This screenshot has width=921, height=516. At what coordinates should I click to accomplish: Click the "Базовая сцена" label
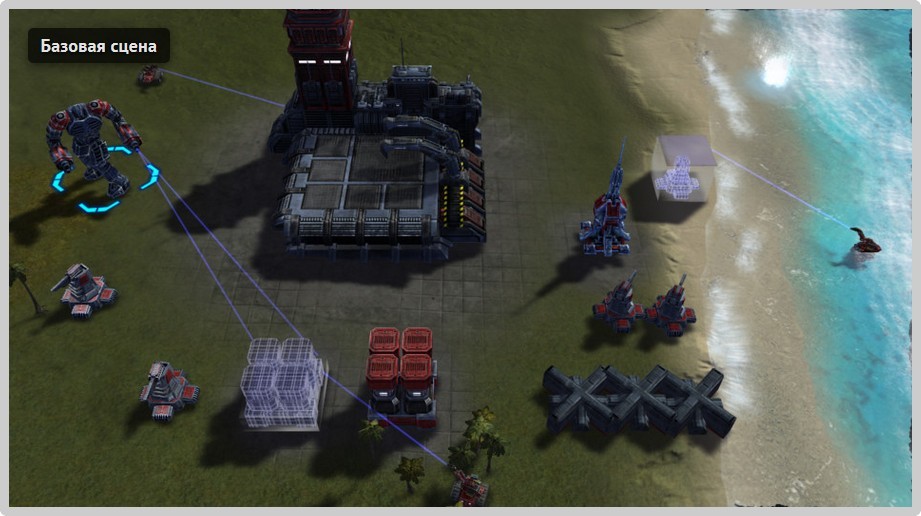pyautogui.click(x=98, y=46)
